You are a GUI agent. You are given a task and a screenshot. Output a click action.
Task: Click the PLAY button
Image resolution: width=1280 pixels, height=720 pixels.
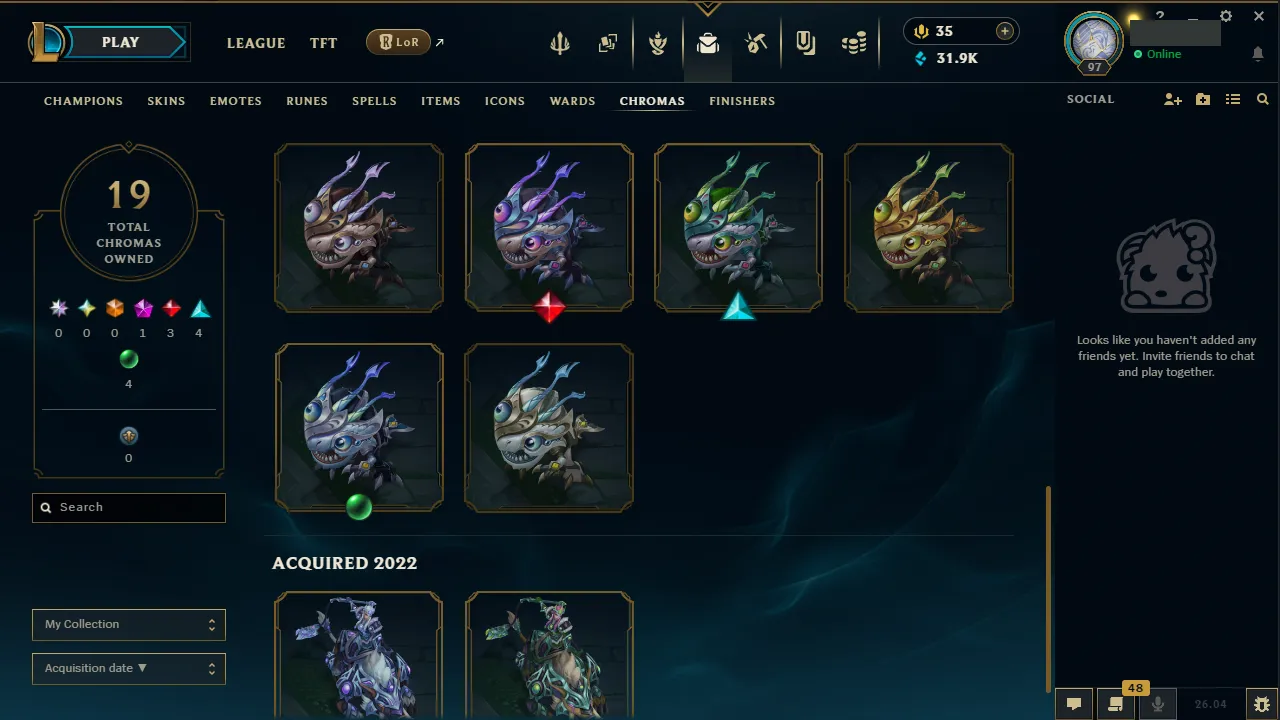click(x=120, y=42)
